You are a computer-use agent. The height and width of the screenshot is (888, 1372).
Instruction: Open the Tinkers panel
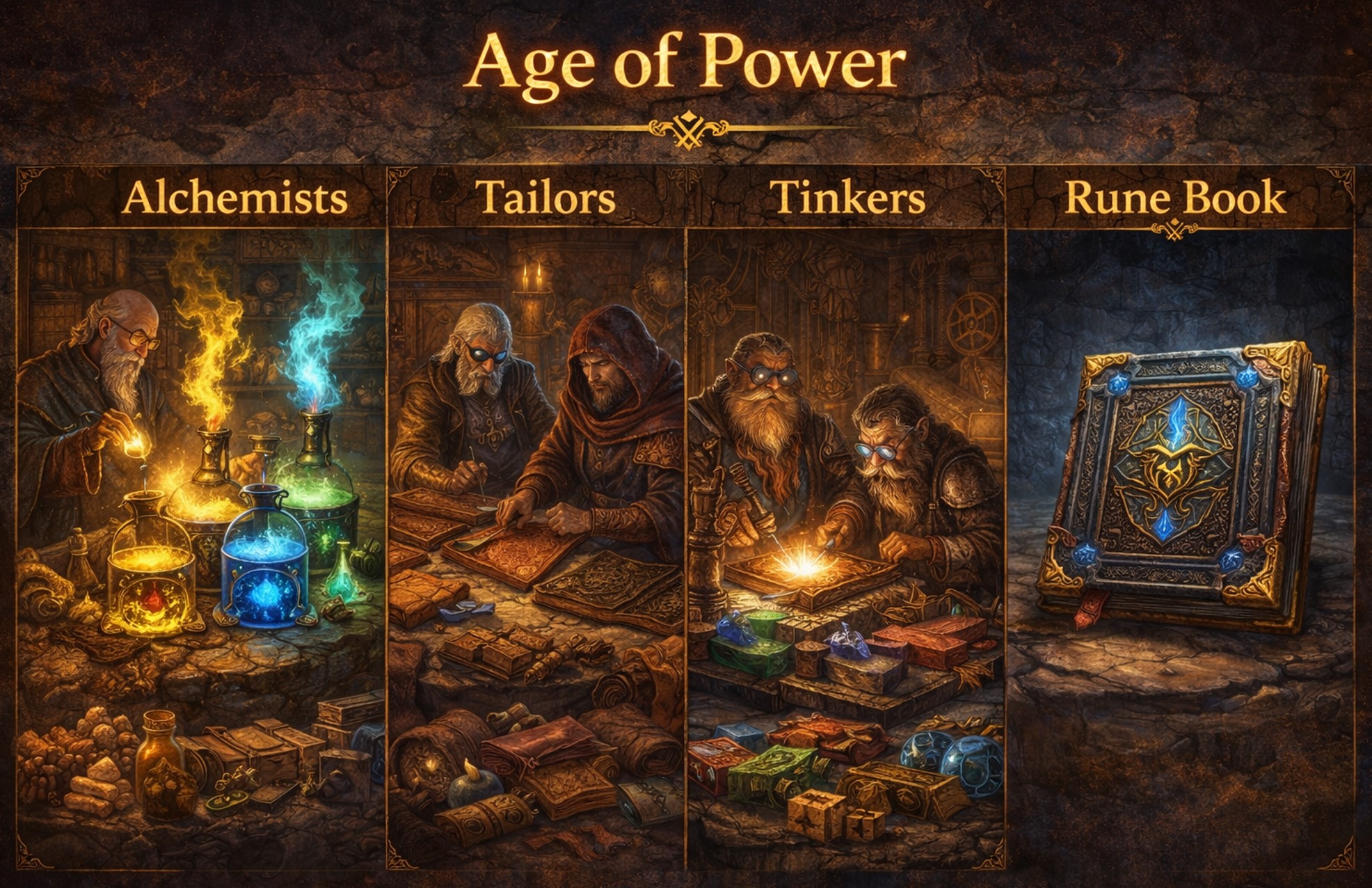pos(845,515)
